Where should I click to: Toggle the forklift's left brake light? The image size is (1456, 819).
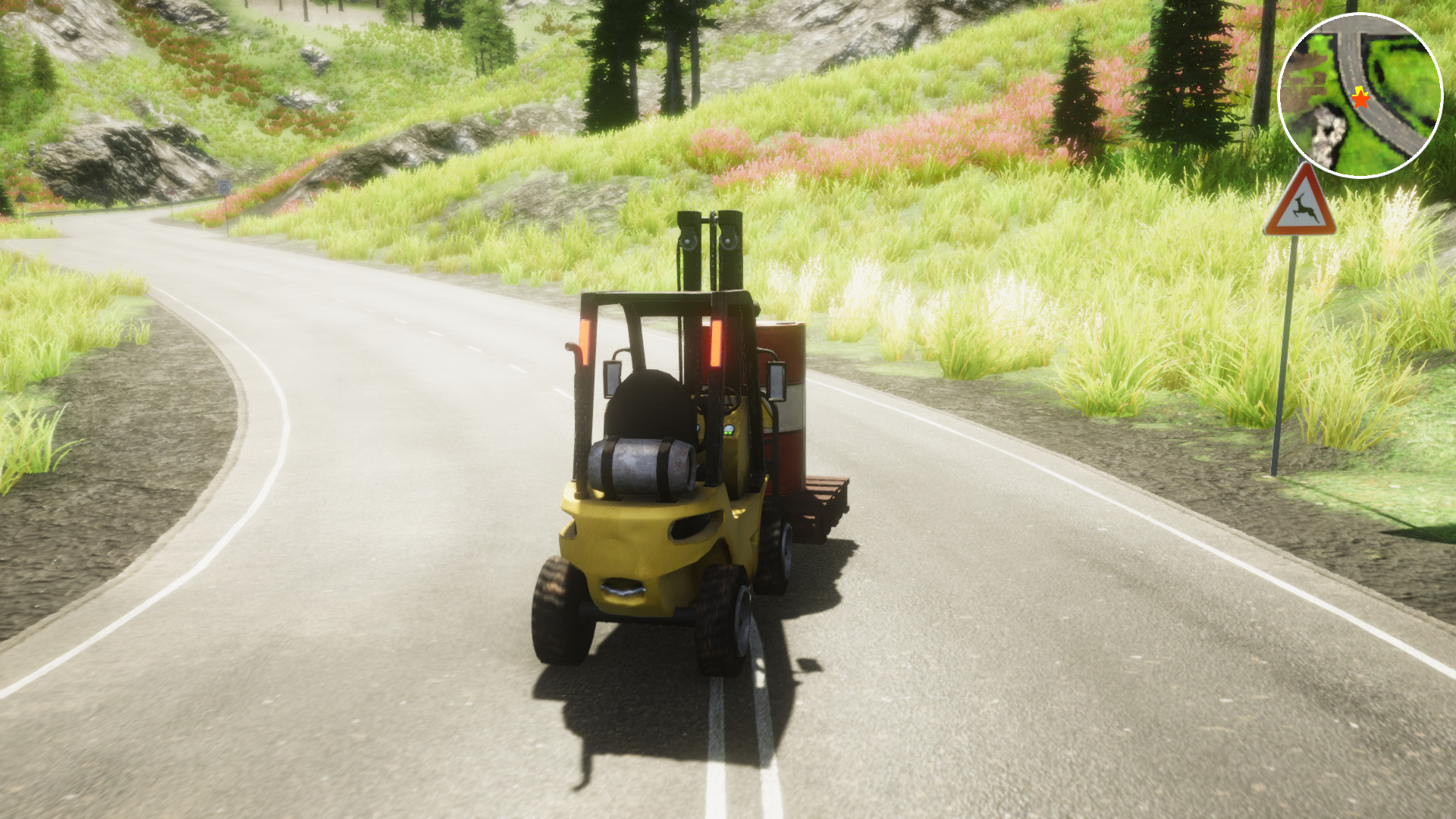[x=587, y=340]
